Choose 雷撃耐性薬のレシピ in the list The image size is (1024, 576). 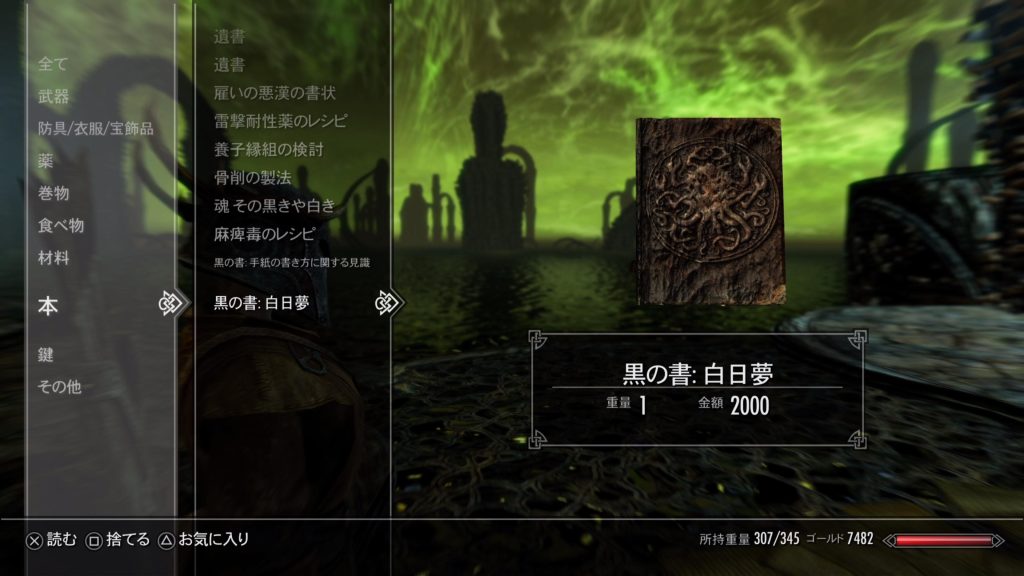281,121
